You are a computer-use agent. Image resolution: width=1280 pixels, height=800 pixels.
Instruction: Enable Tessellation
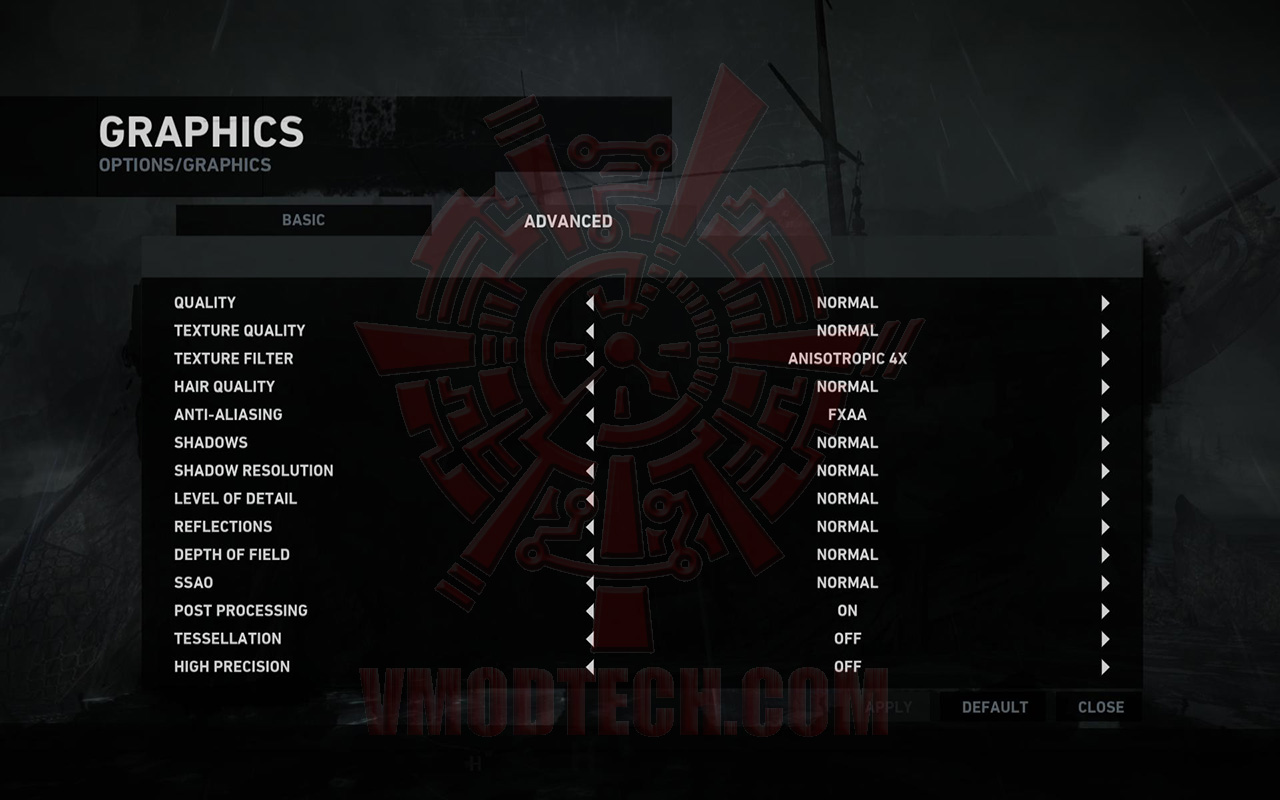pyautogui.click(x=1104, y=638)
